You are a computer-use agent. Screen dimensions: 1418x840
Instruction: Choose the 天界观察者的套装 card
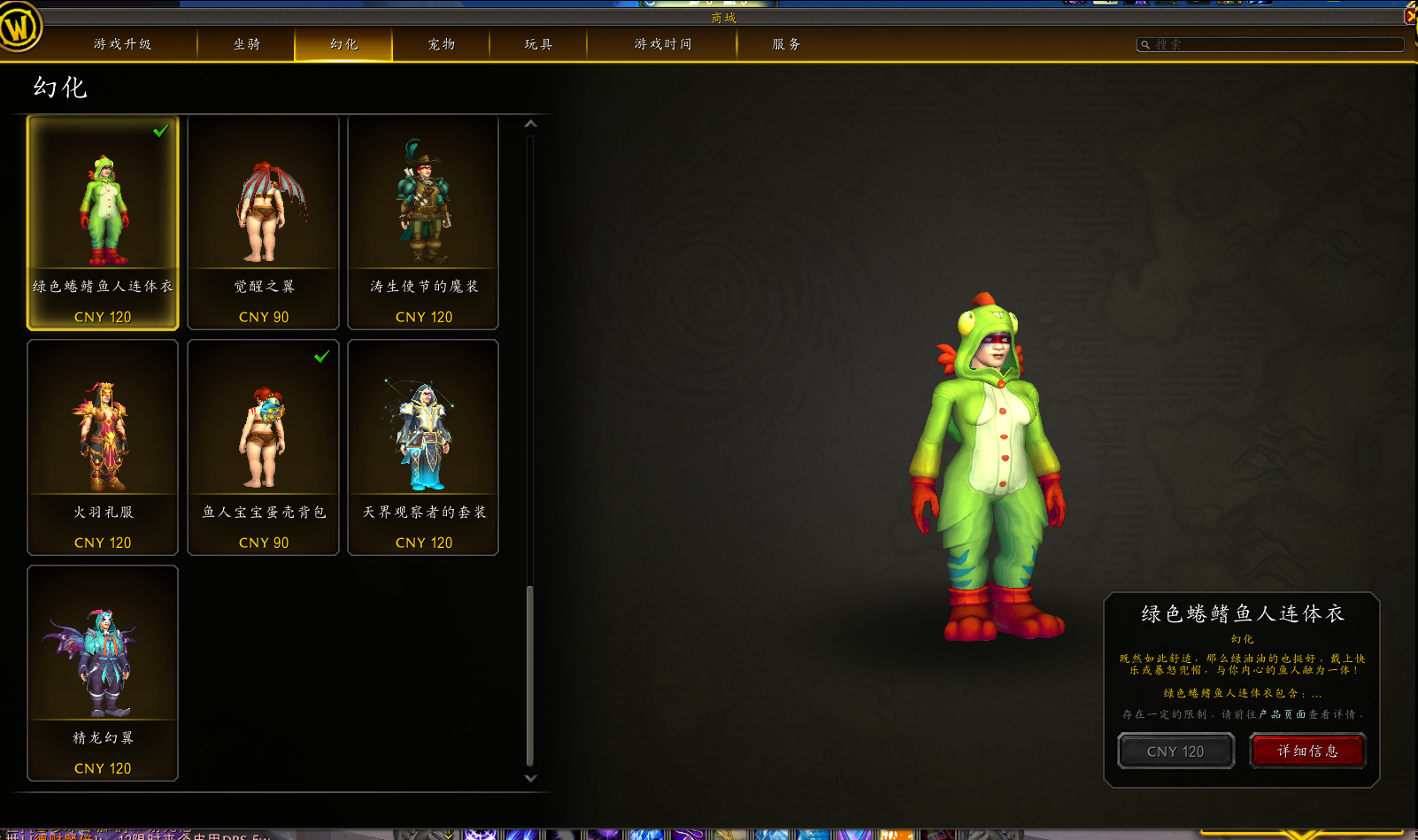click(x=423, y=447)
